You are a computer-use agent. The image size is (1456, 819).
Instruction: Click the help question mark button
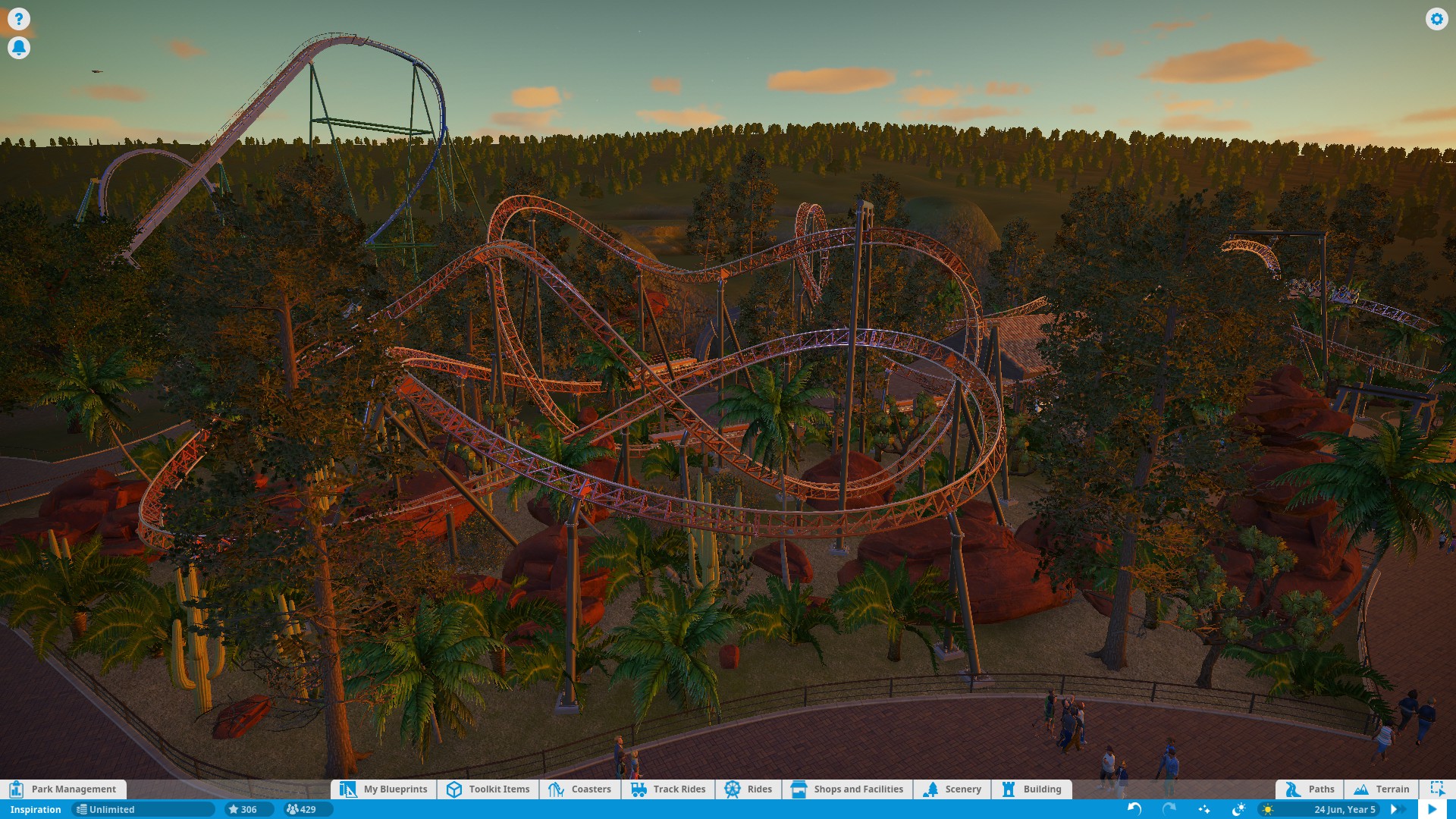[19, 18]
